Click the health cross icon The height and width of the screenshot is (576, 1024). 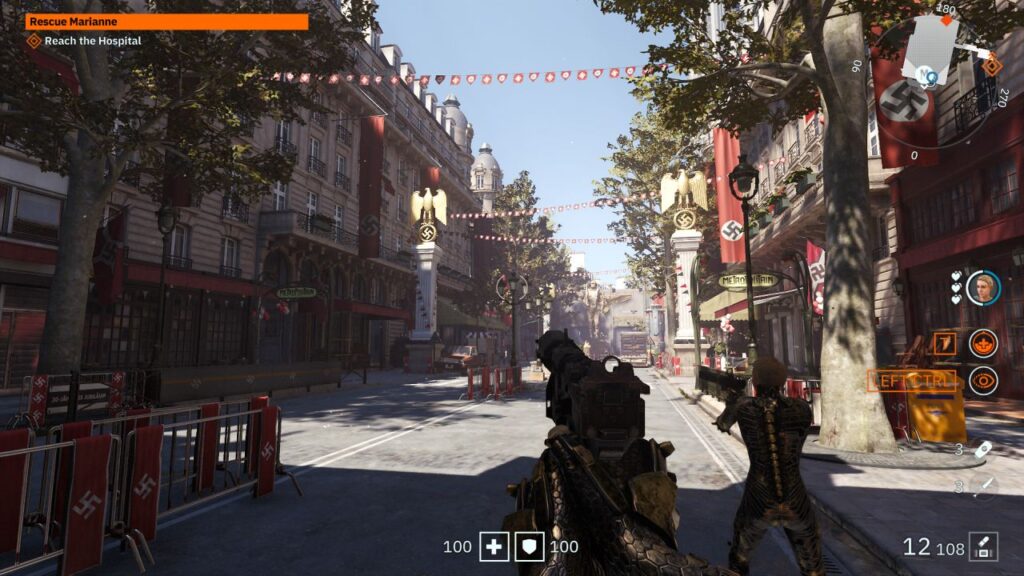(x=494, y=546)
